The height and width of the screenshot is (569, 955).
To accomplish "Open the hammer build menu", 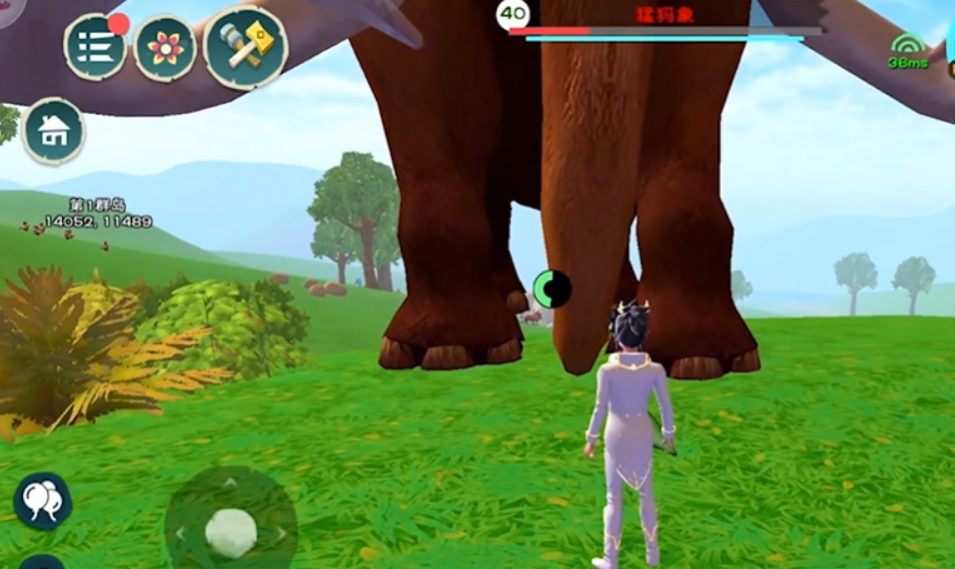I will [x=245, y=48].
